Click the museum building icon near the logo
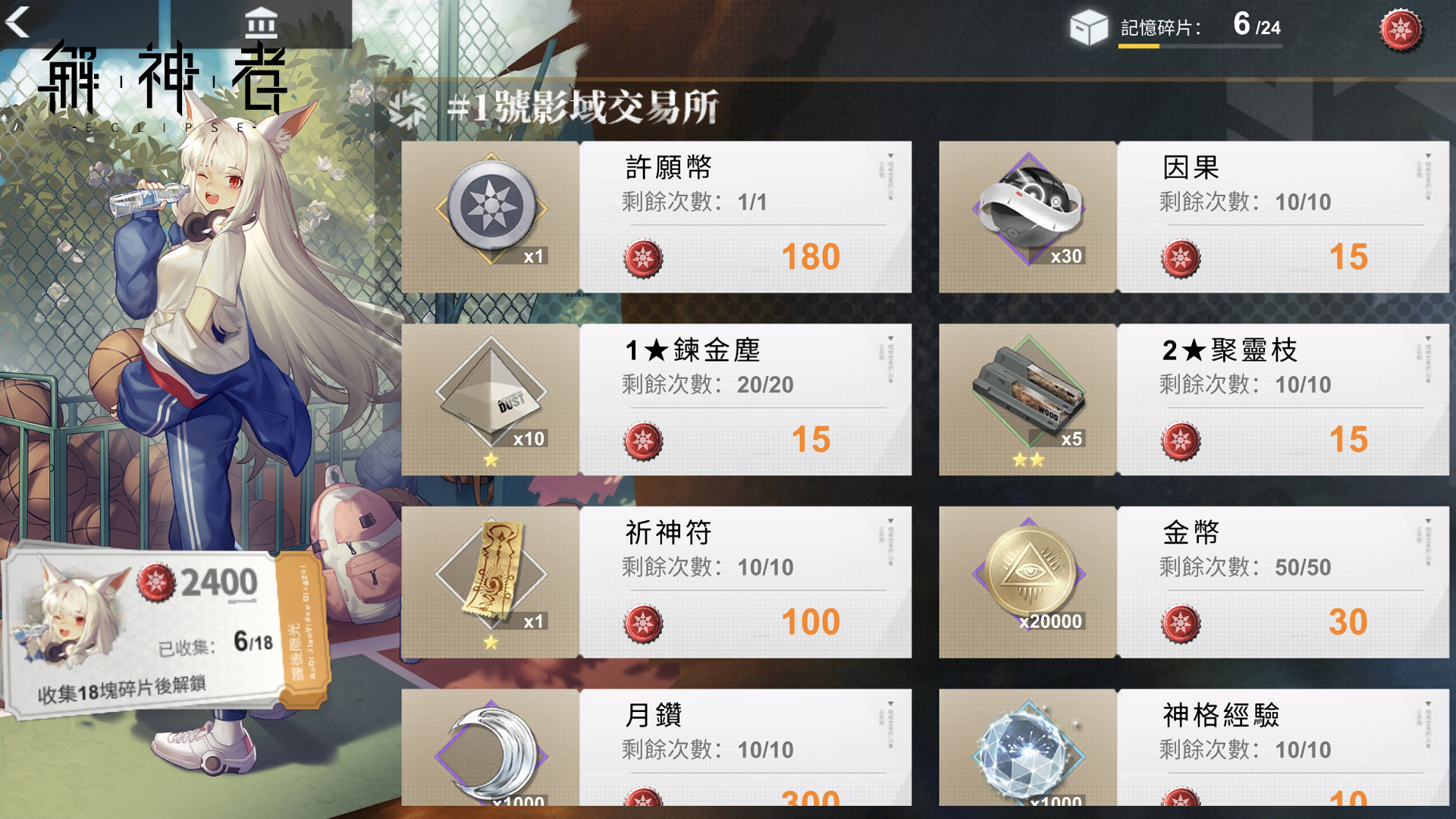The width and height of the screenshot is (1456, 819). click(260, 23)
